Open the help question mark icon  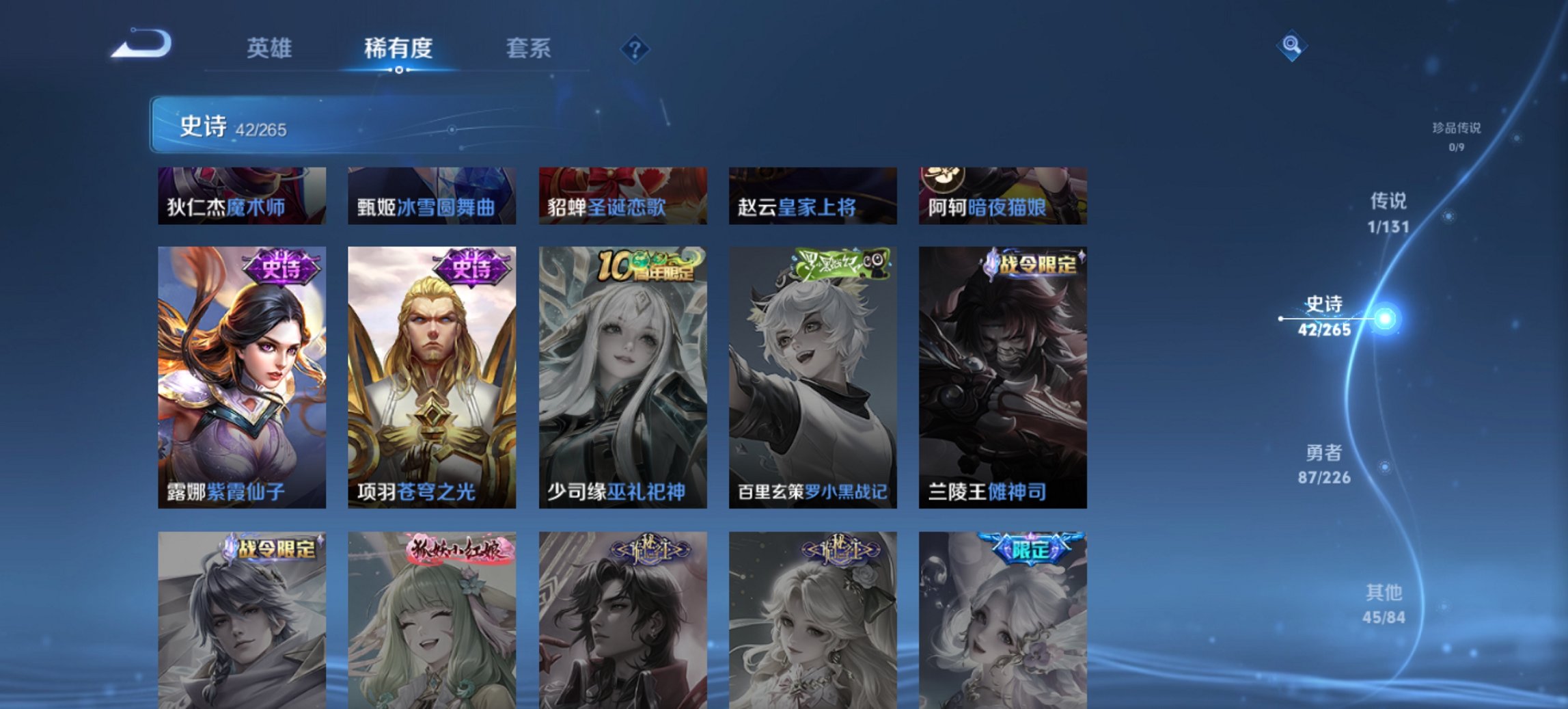[x=635, y=47]
